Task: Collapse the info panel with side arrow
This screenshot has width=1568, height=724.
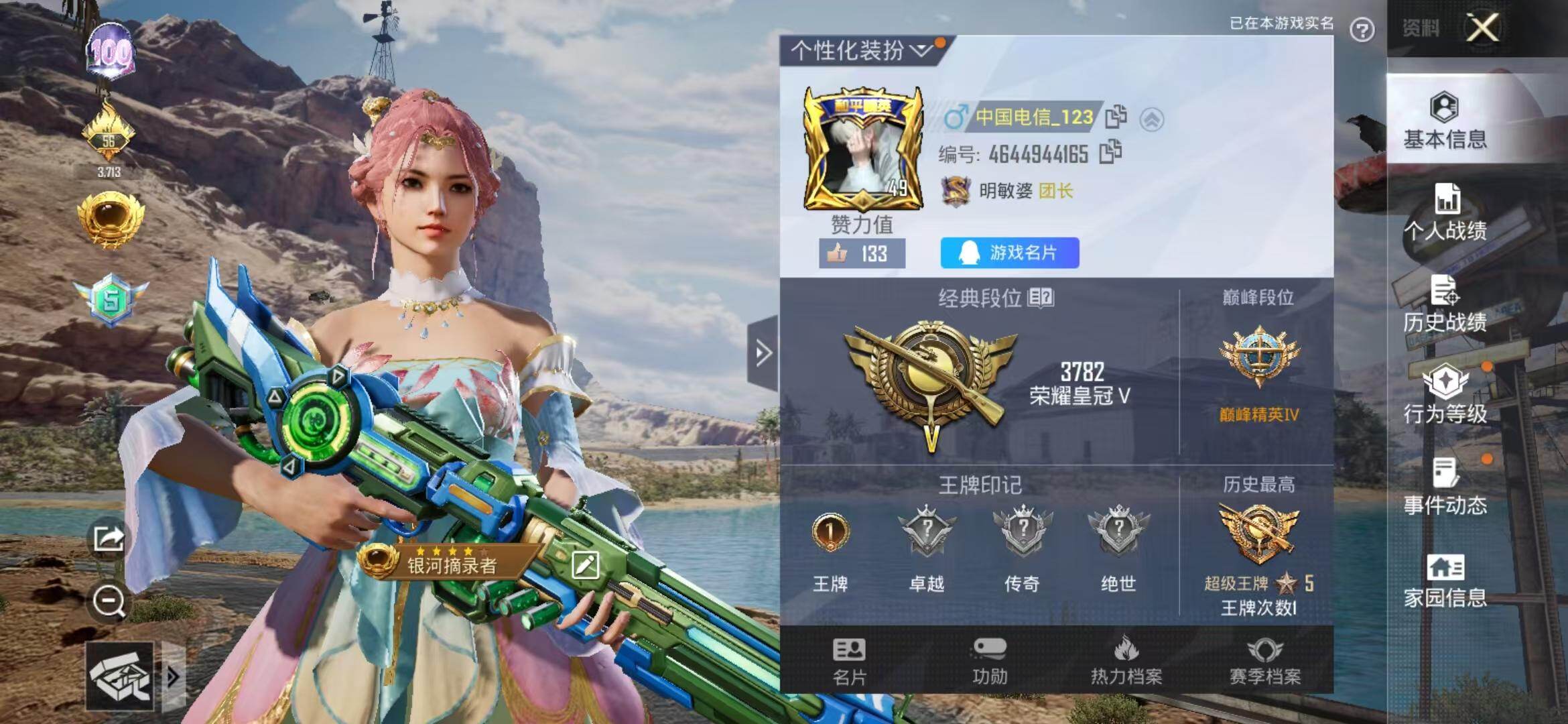Action: [x=763, y=353]
